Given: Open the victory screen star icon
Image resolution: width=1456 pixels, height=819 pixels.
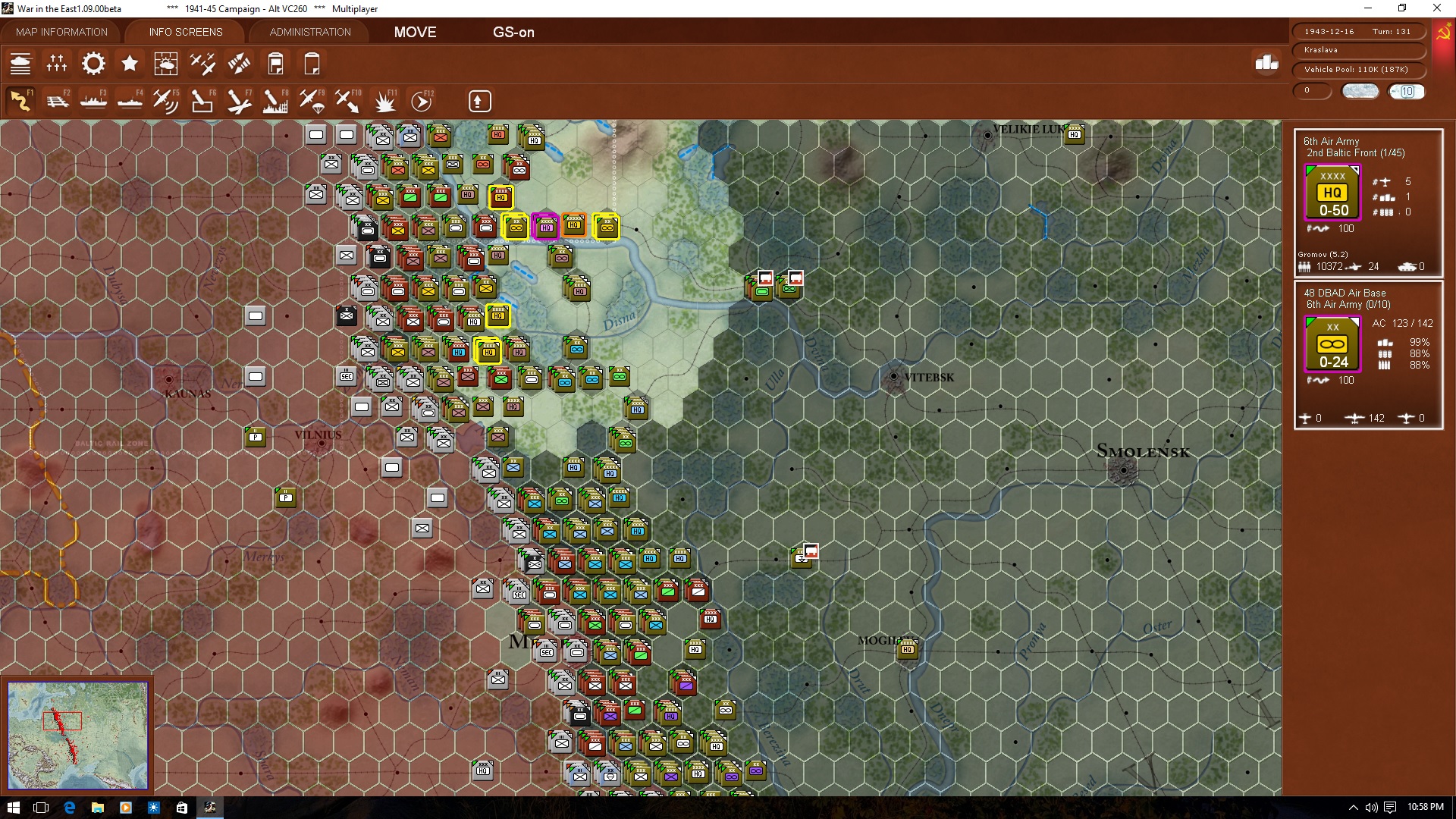Looking at the screenshot, I should [x=130, y=64].
